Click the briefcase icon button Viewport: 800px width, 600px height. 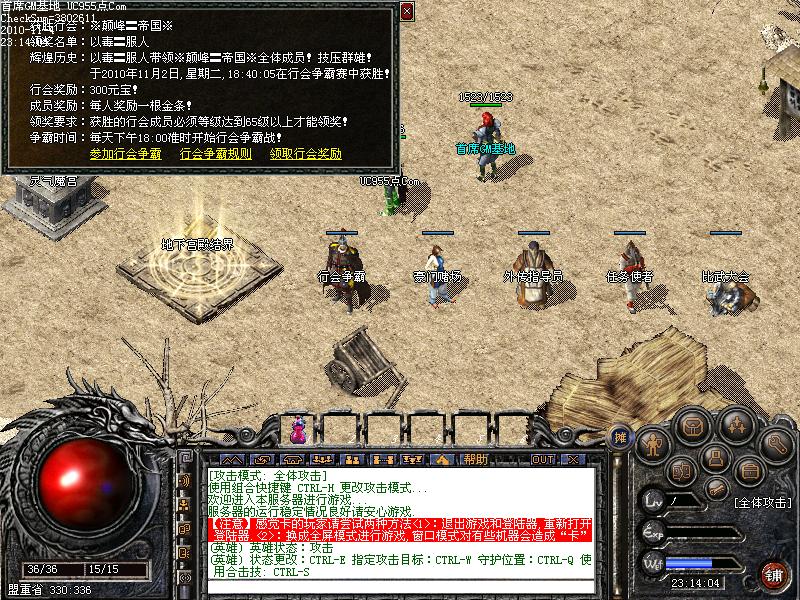745,469
